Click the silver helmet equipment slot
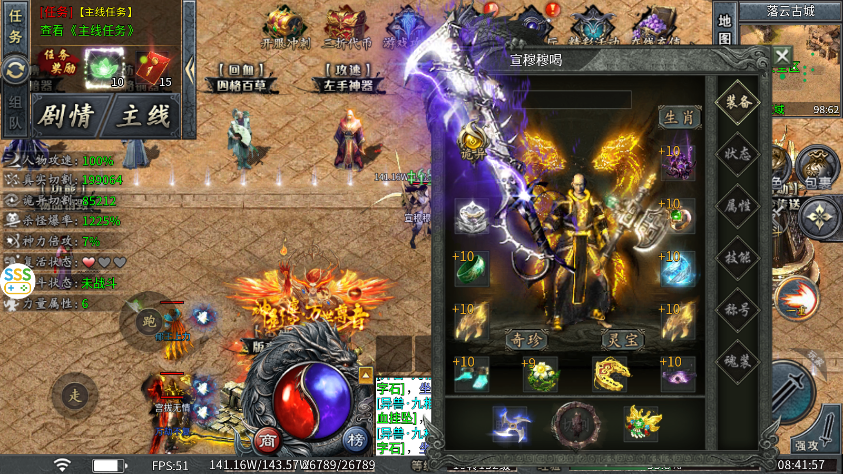Image resolution: width=843 pixels, height=474 pixels. (473, 216)
